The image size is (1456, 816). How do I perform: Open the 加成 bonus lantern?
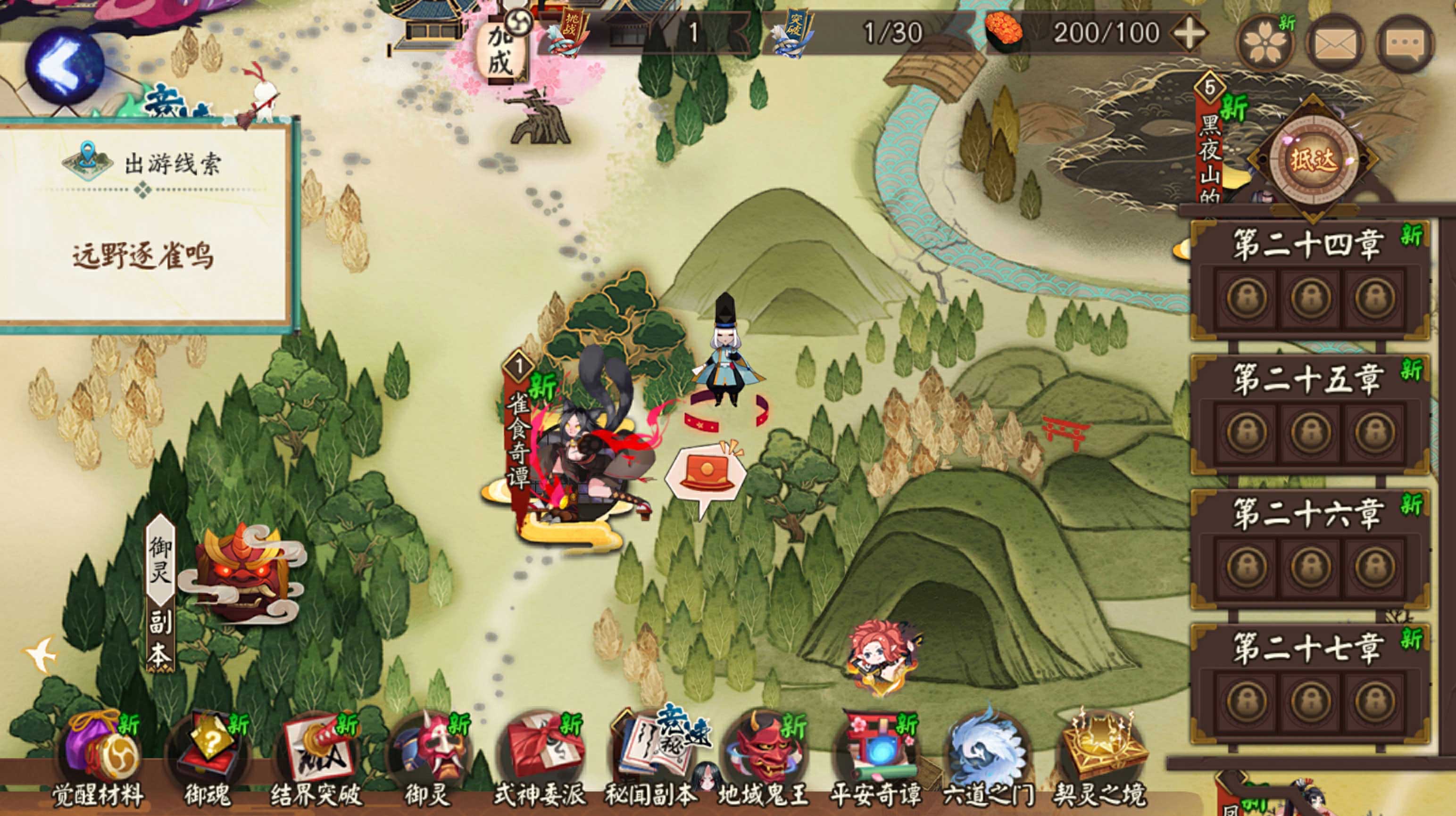point(500,52)
